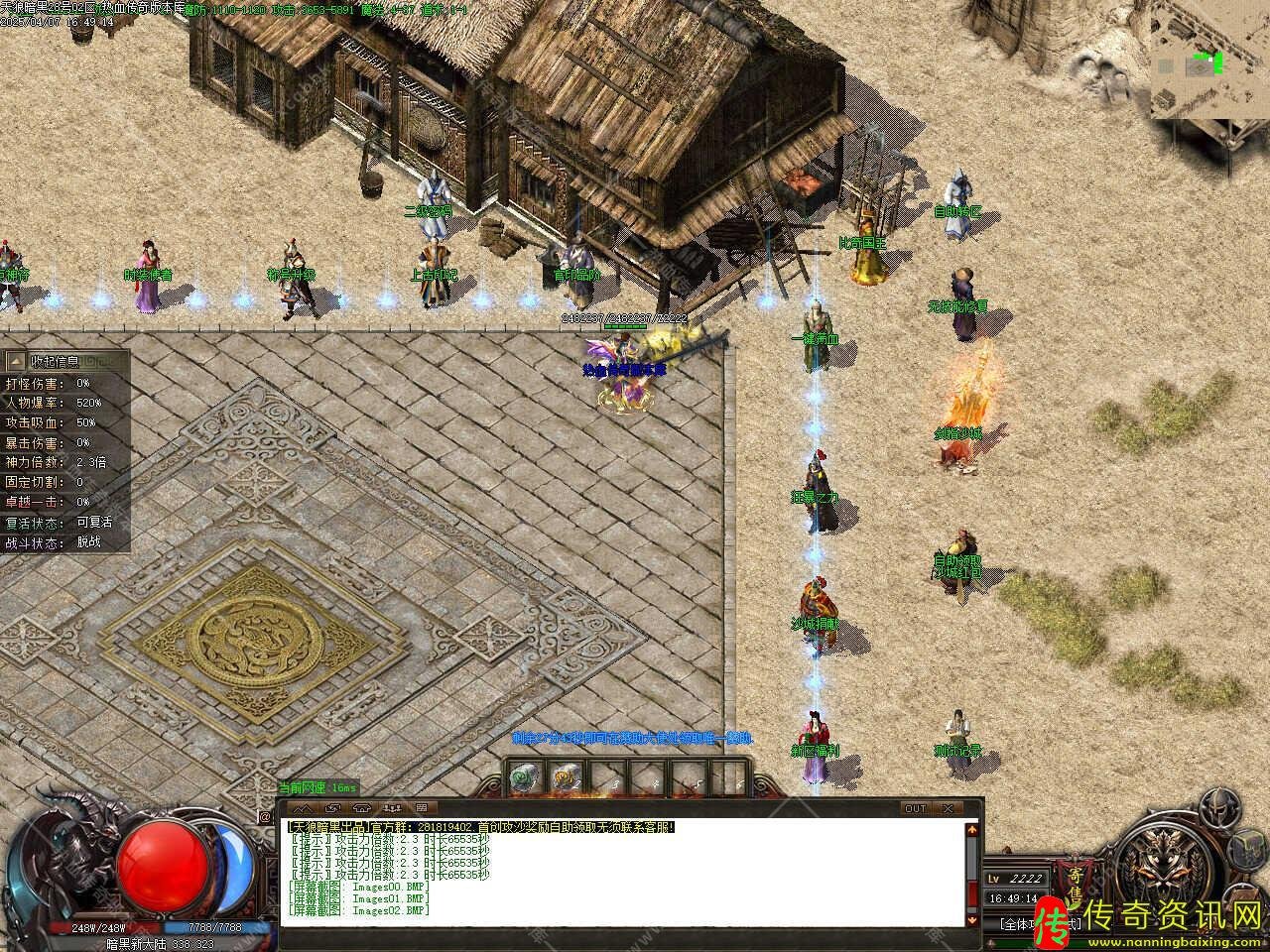Viewport: 1270px width, 952px height.
Task: Use the green scroll in belt slot 1
Action: pos(524,779)
